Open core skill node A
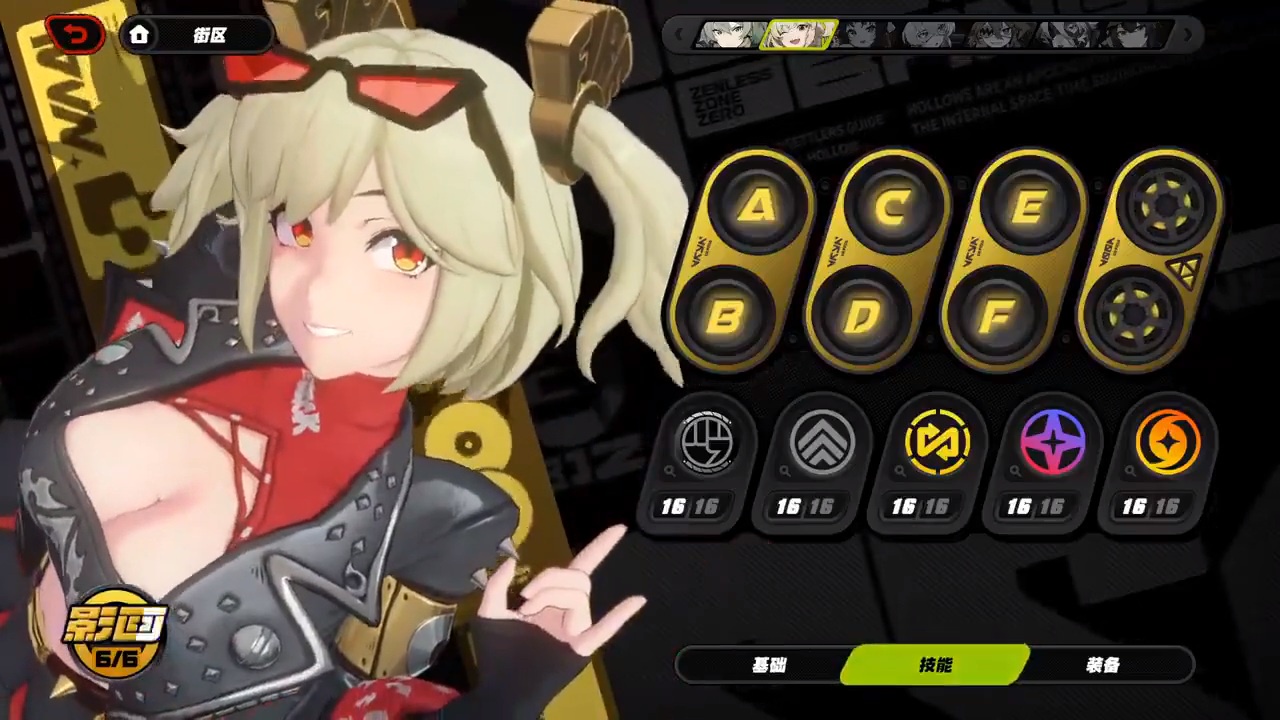Image resolution: width=1280 pixels, height=720 pixels. tap(760, 207)
